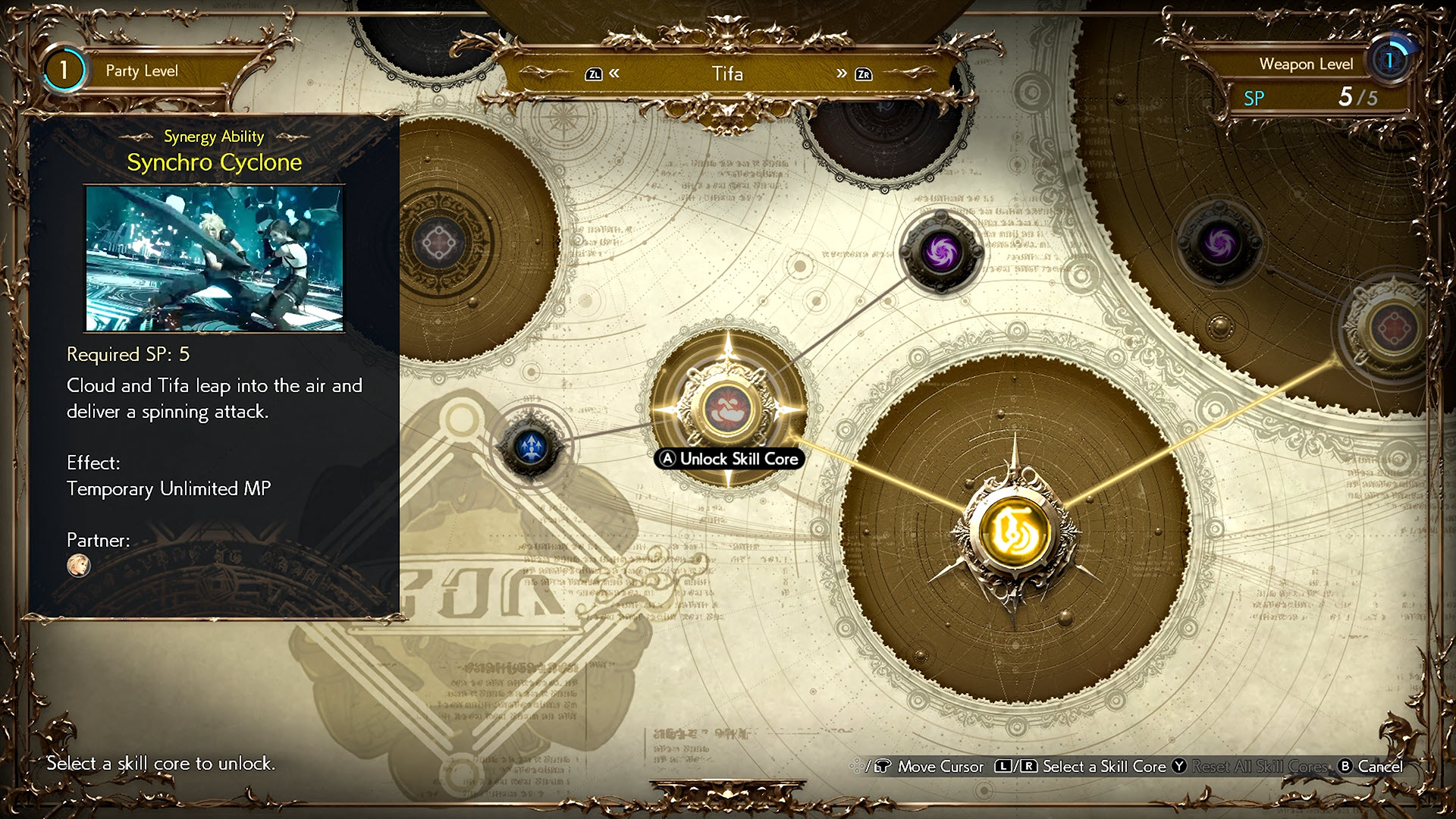Image resolution: width=1456 pixels, height=819 pixels.
Task: Pick the locked core on the left gear
Action: point(439,244)
